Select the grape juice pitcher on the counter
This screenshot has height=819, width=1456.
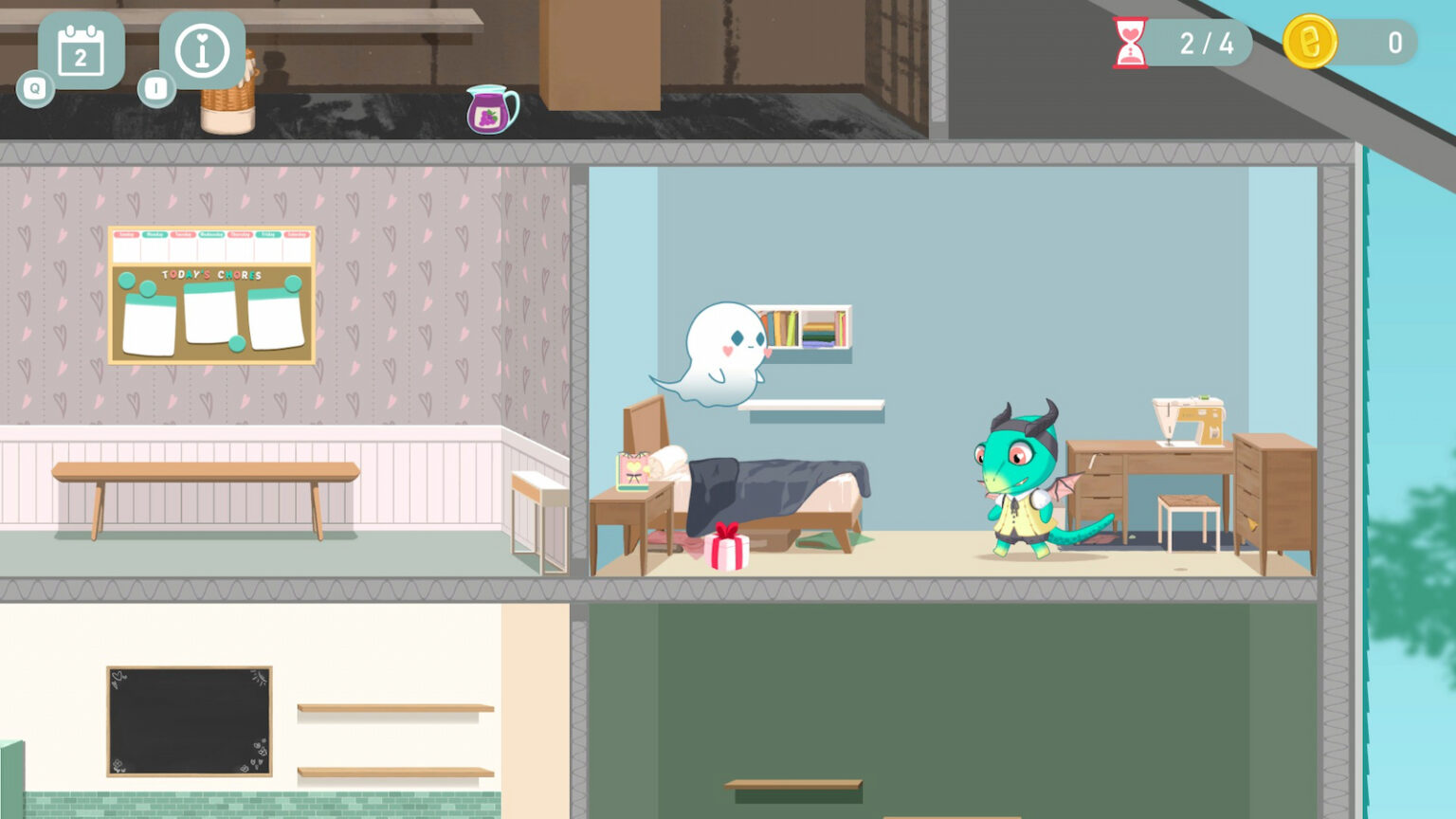491,109
